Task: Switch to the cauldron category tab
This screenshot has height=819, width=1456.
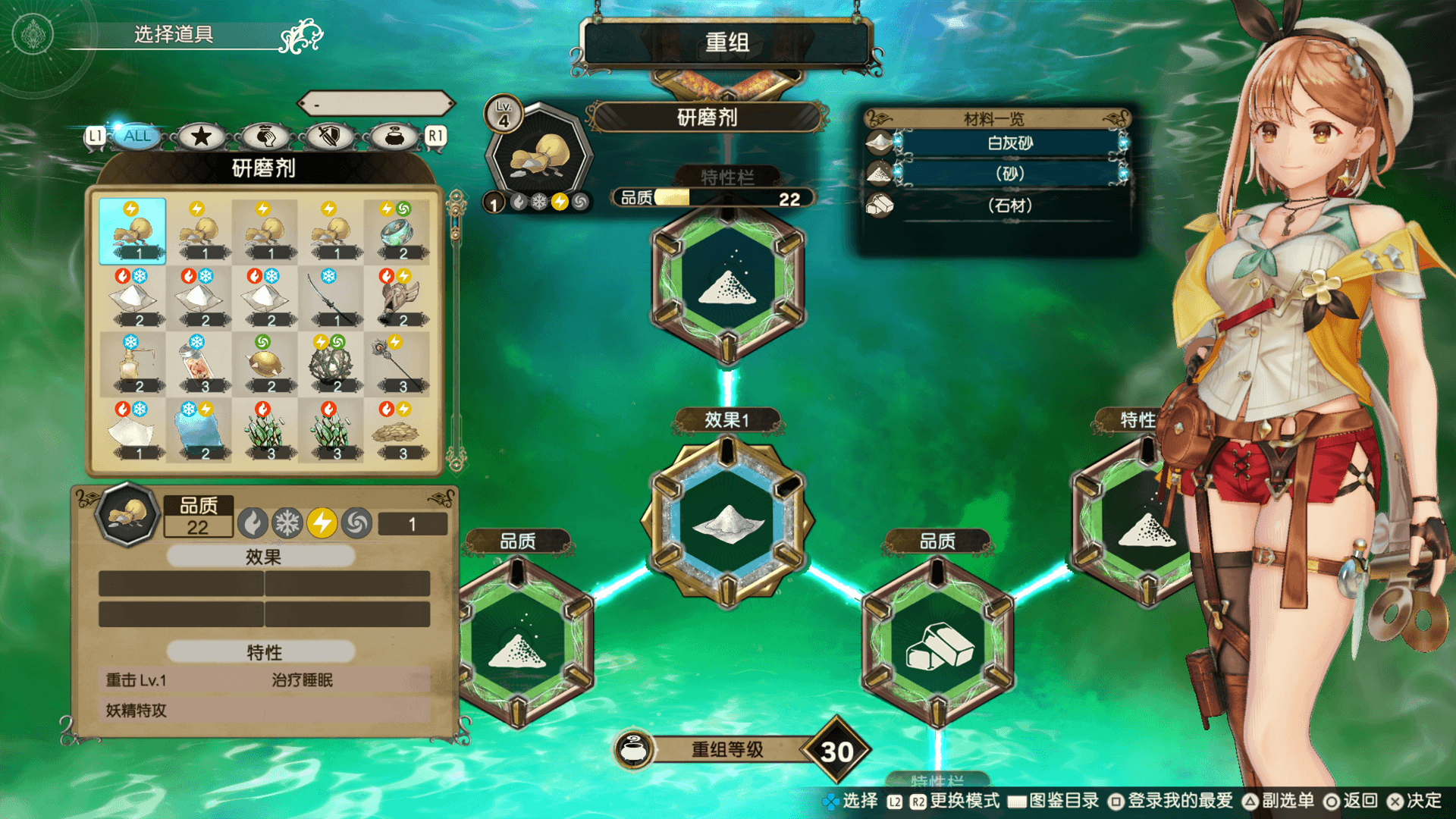Action: (394, 136)
